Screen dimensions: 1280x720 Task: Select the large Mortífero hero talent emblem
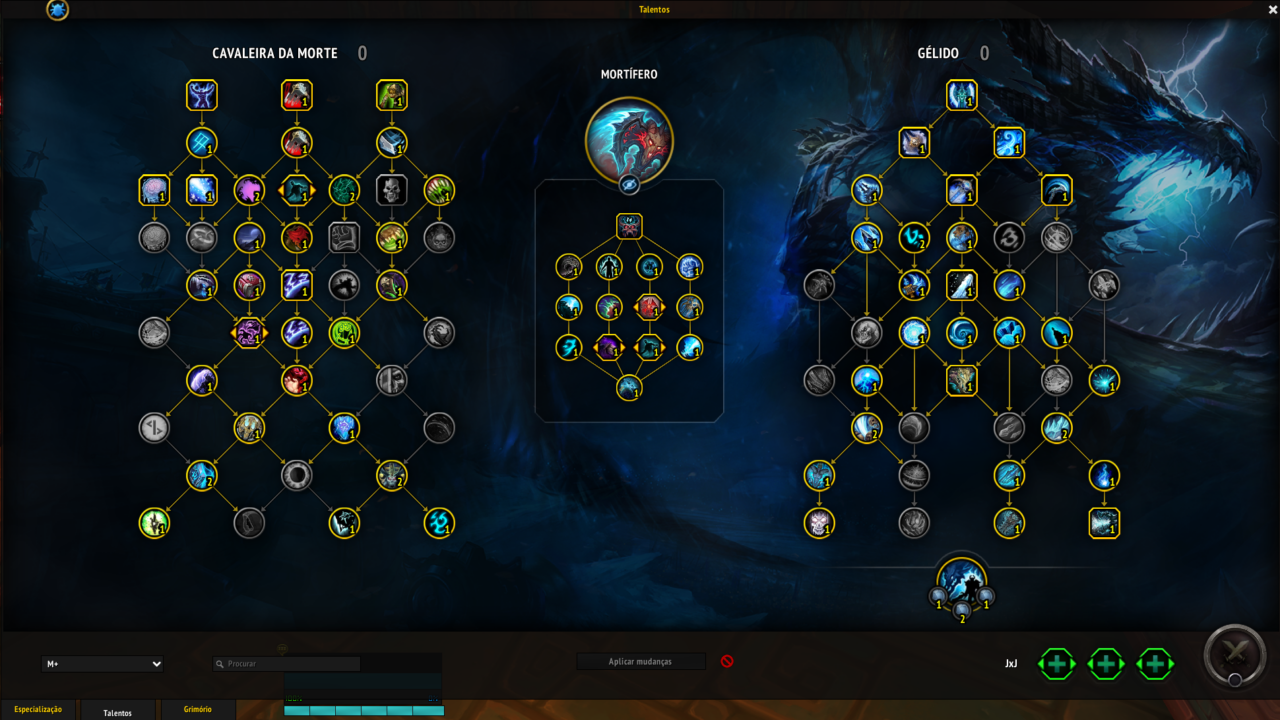pos(628,140)
